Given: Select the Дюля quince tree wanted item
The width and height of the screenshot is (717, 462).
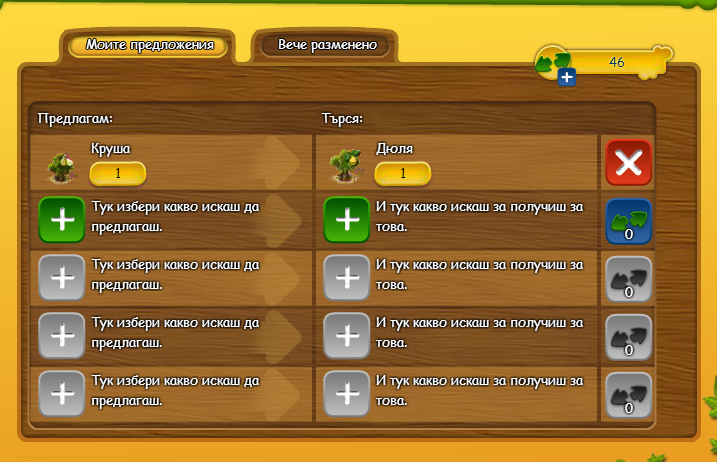Looking at the screenshot, I should coord(347,165).
